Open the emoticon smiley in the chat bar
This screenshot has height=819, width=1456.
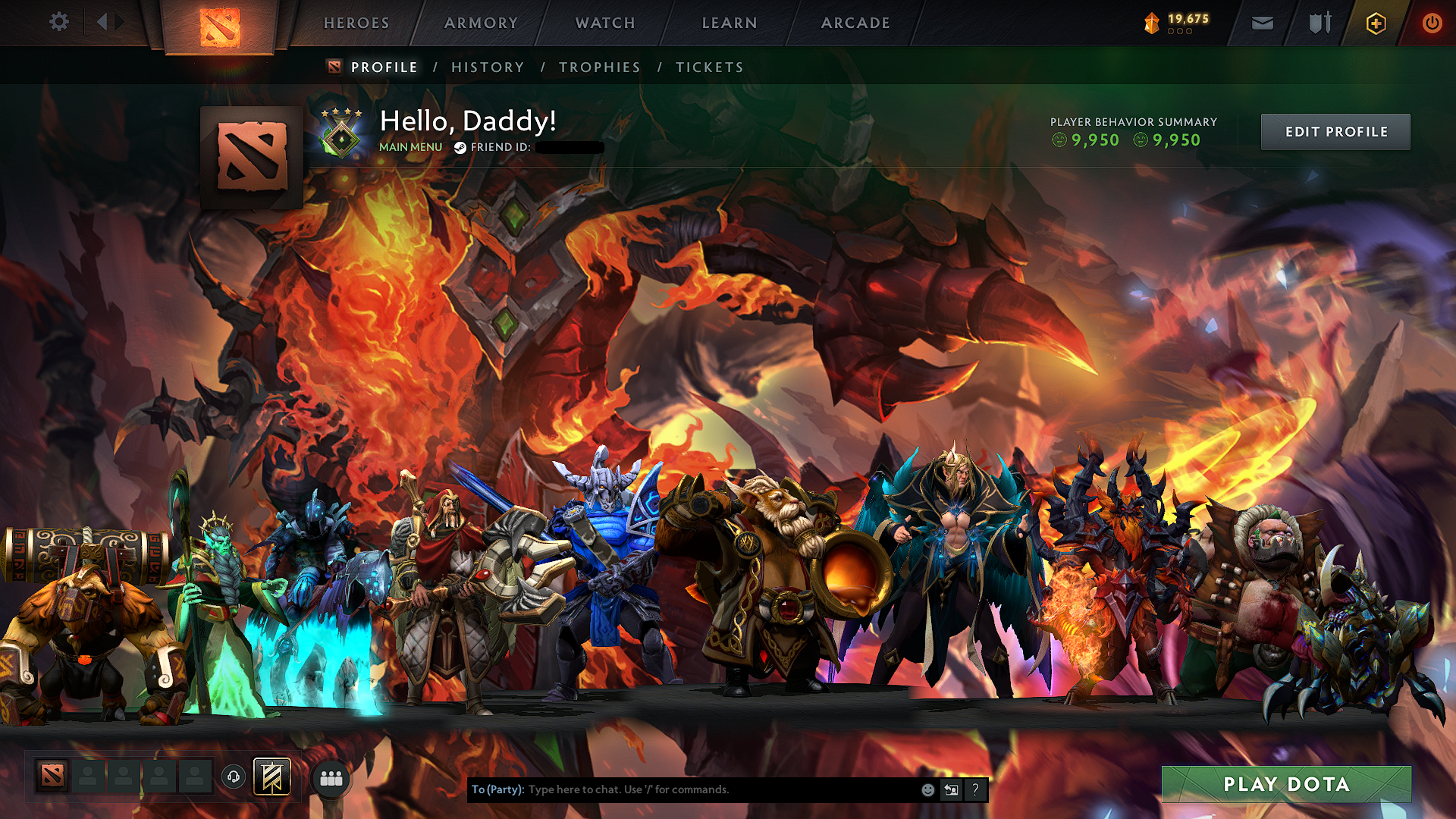click(927, 789)
